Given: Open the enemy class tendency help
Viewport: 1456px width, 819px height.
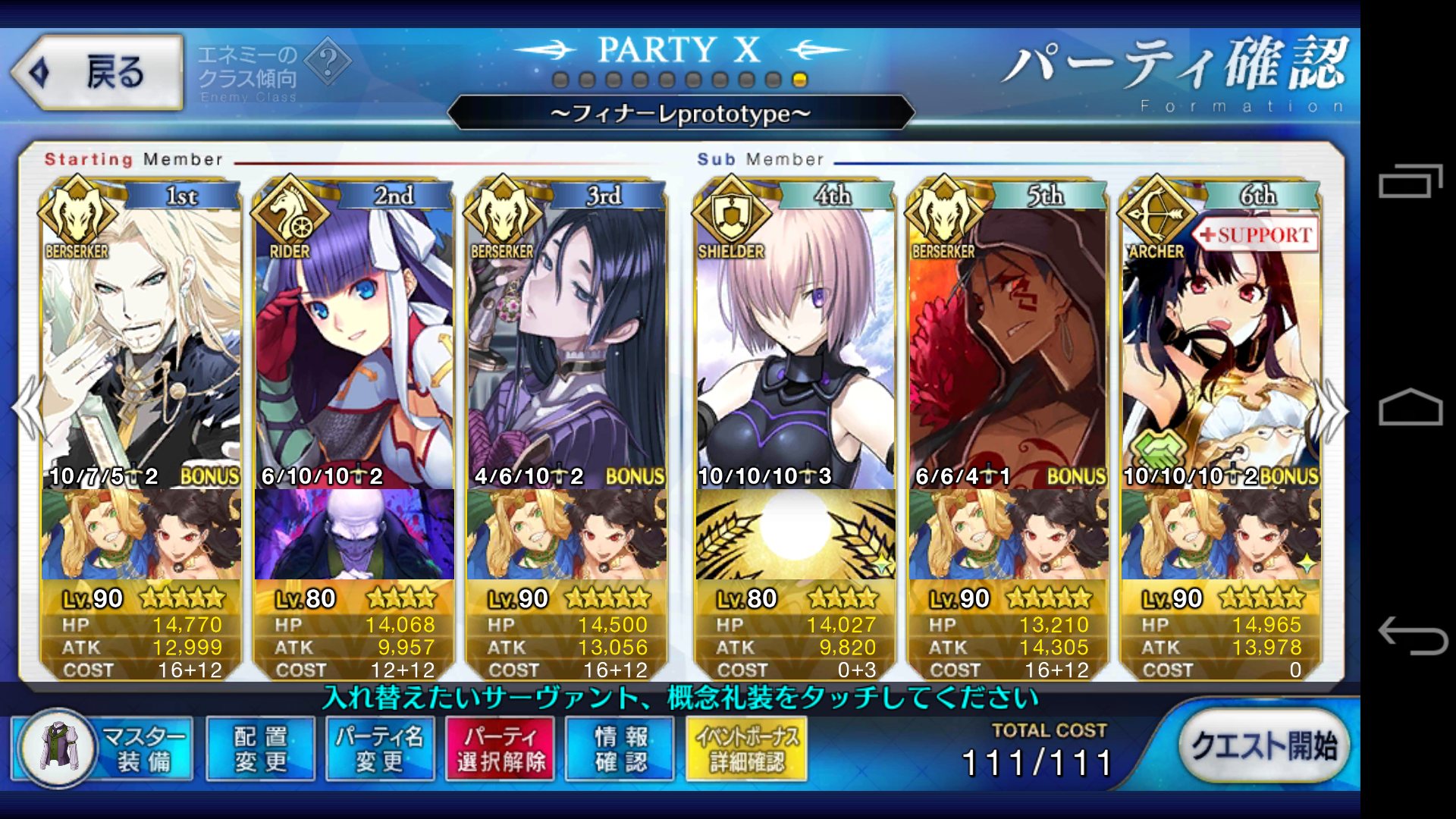Looking at the screenshot, I should tap(328, 63).
